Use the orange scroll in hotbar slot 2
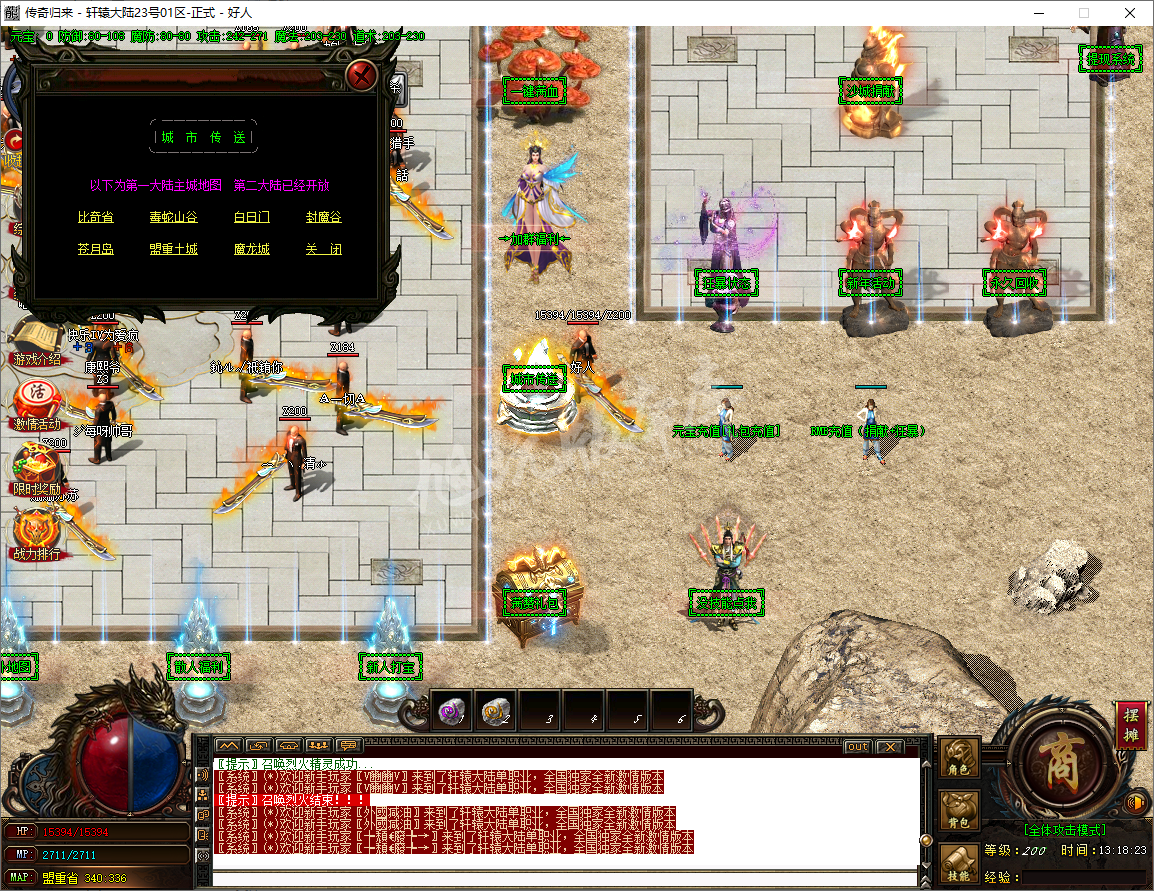 pyautogui.click(x=496, y=711)
